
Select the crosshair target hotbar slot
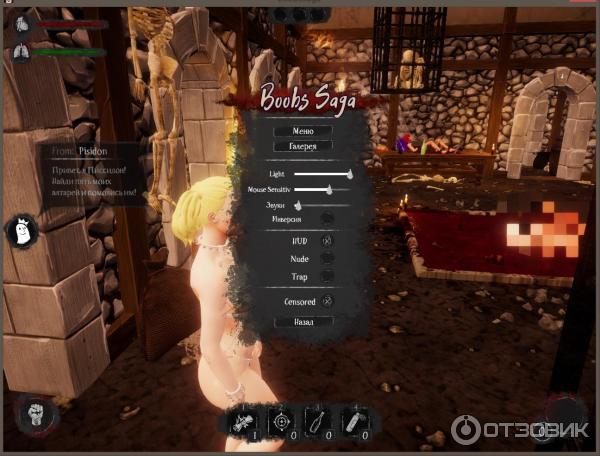pos(282,422)
